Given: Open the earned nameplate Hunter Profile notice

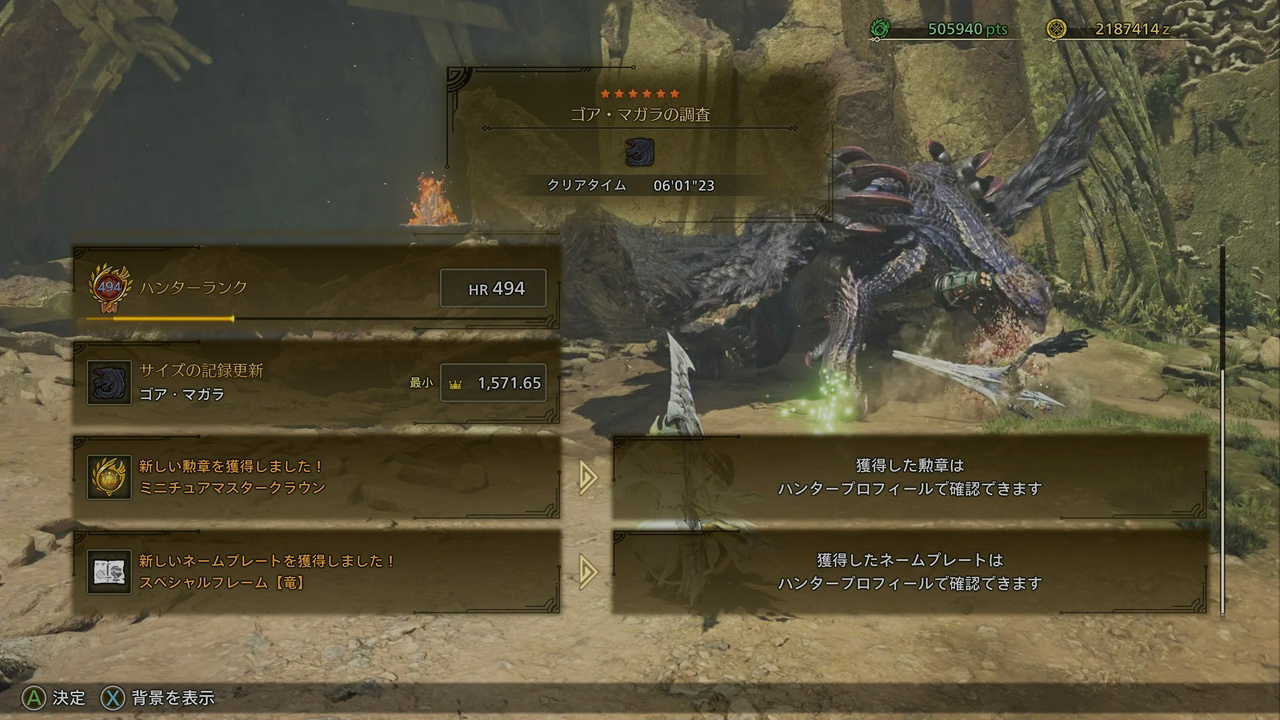Looking at the screenshot, I should (909, 571).
